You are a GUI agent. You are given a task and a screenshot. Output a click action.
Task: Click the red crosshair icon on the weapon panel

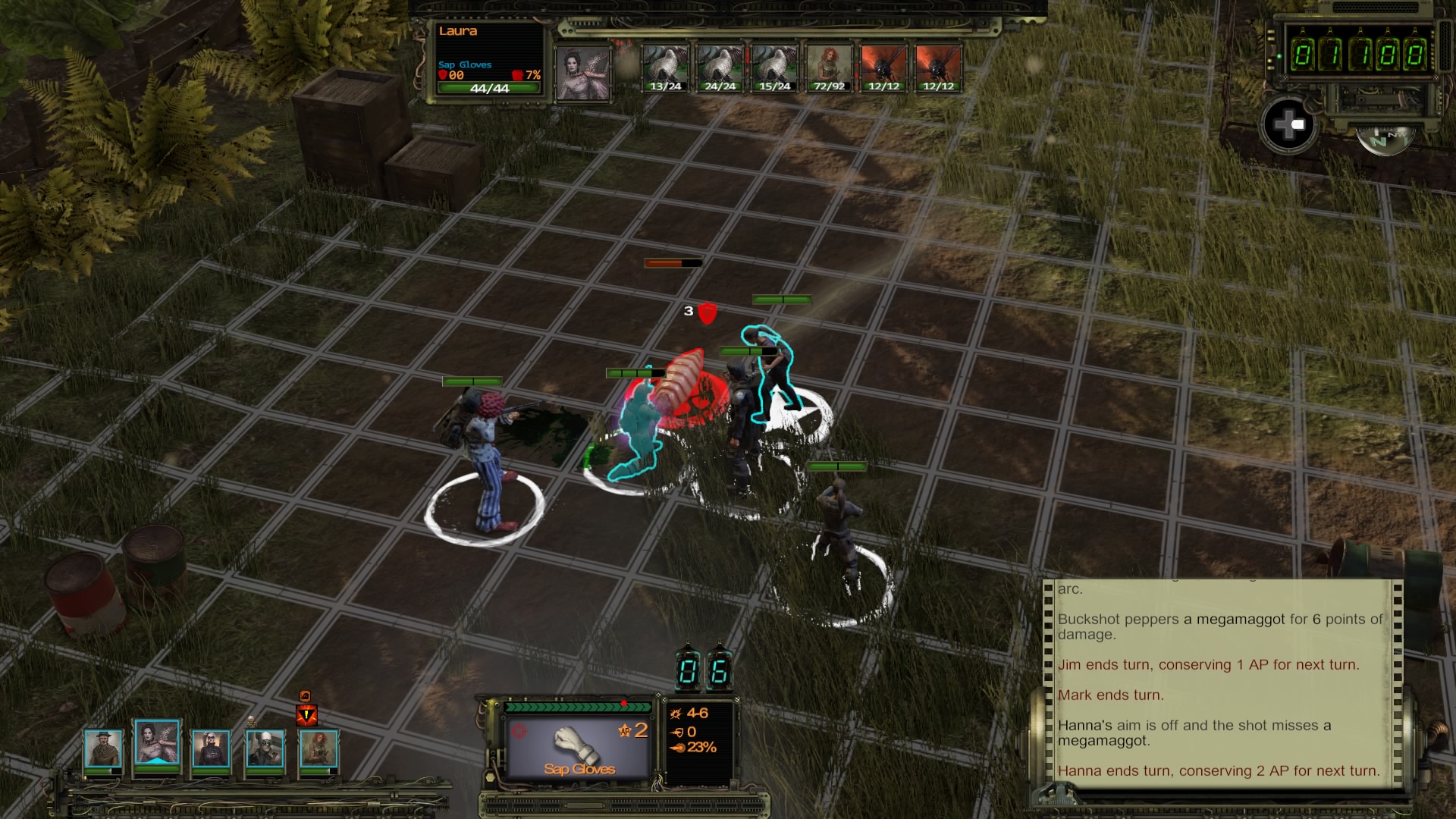(519, 731)
